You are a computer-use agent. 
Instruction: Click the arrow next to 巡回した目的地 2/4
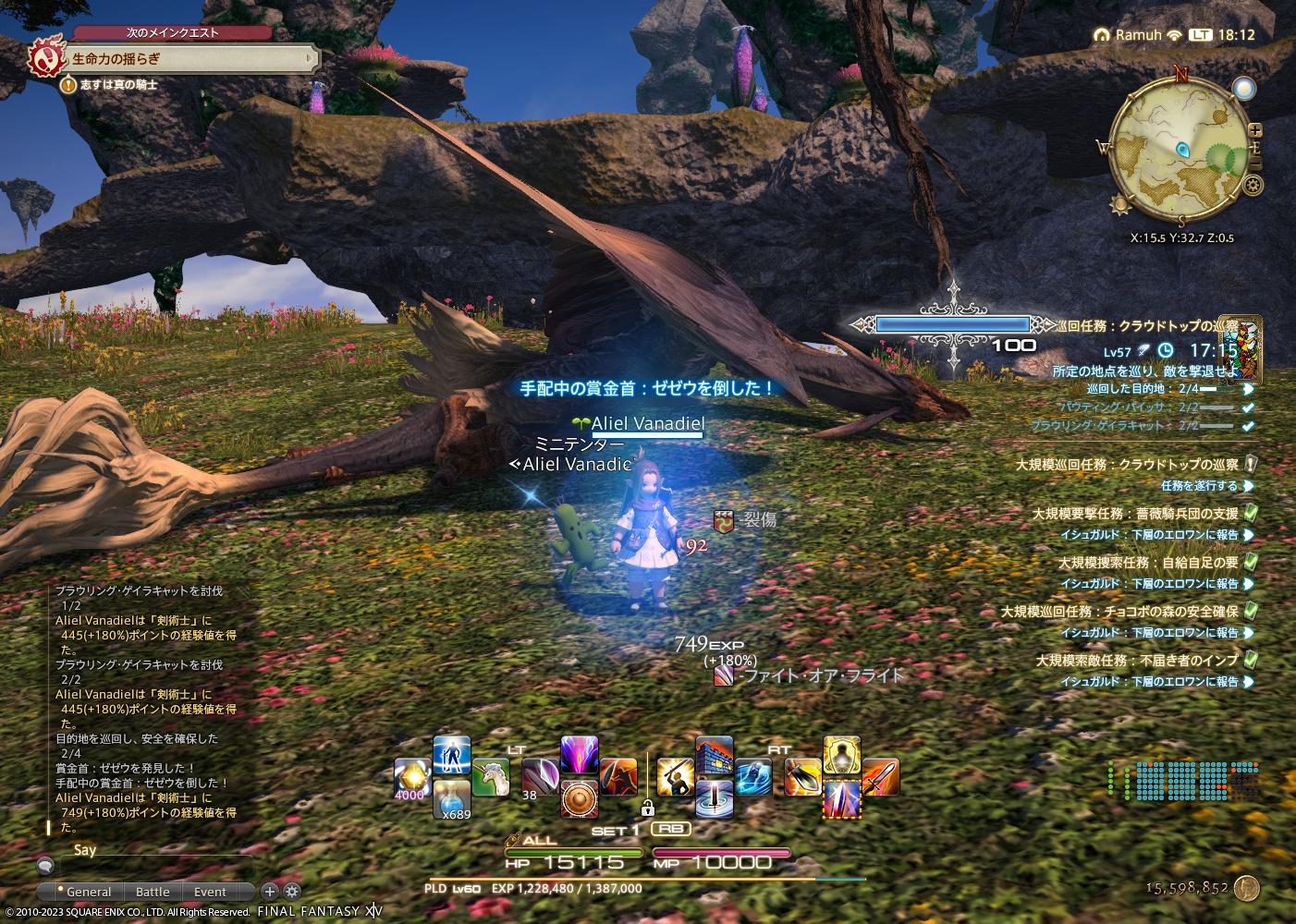coord(1248,391)
